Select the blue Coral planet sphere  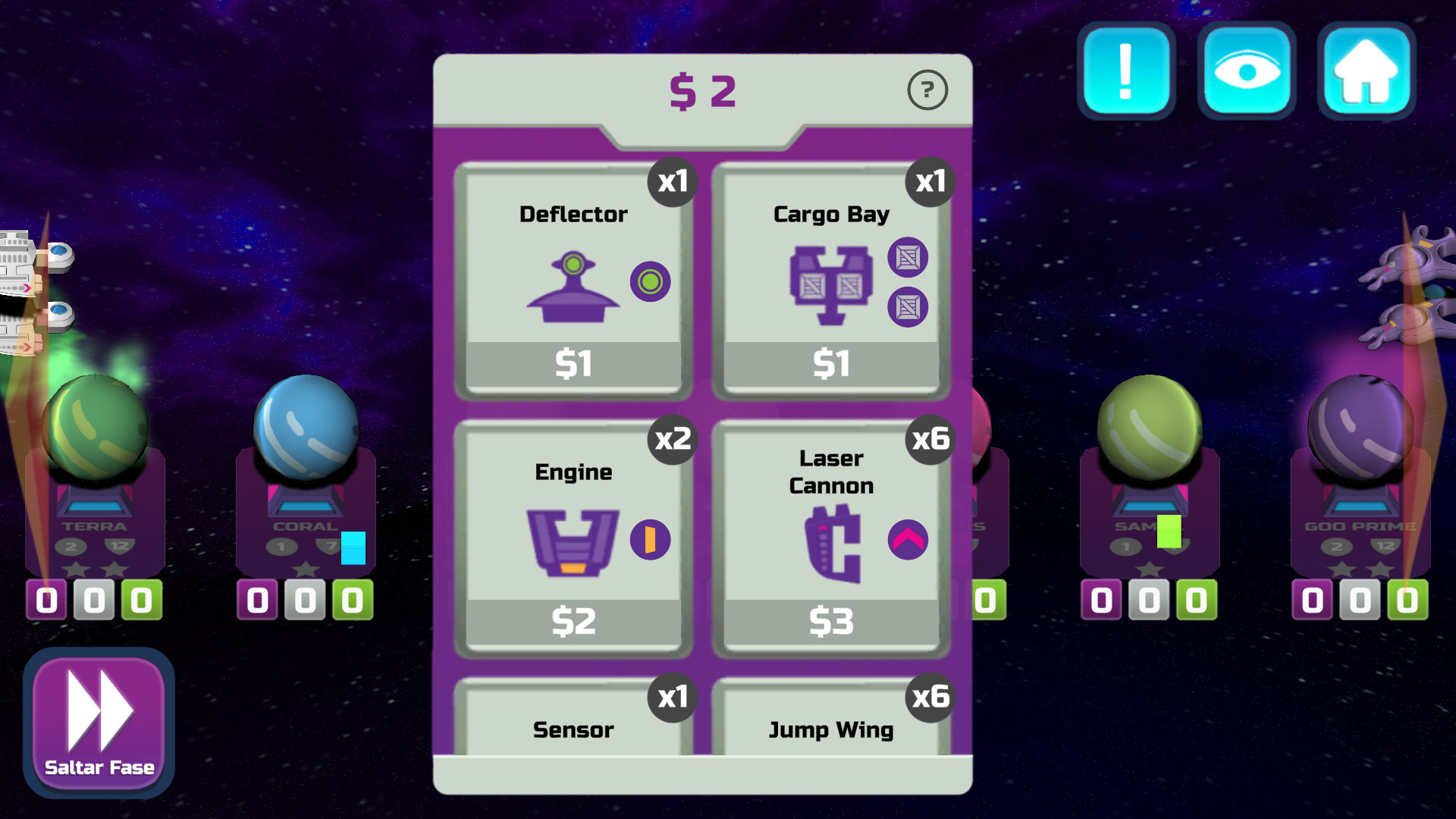pos(305,426)
